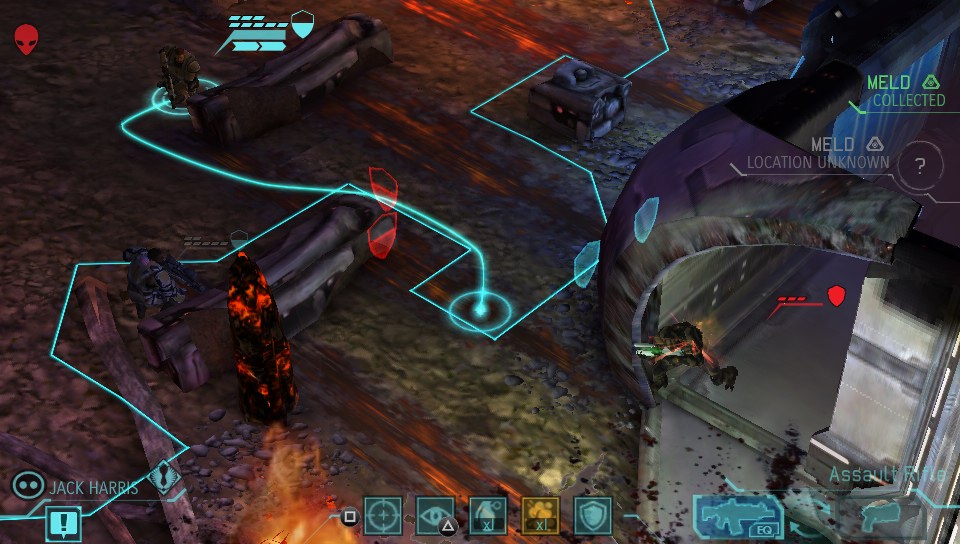
Task: Use the yellow smoke grenade ability
Action: coord(541,516)
